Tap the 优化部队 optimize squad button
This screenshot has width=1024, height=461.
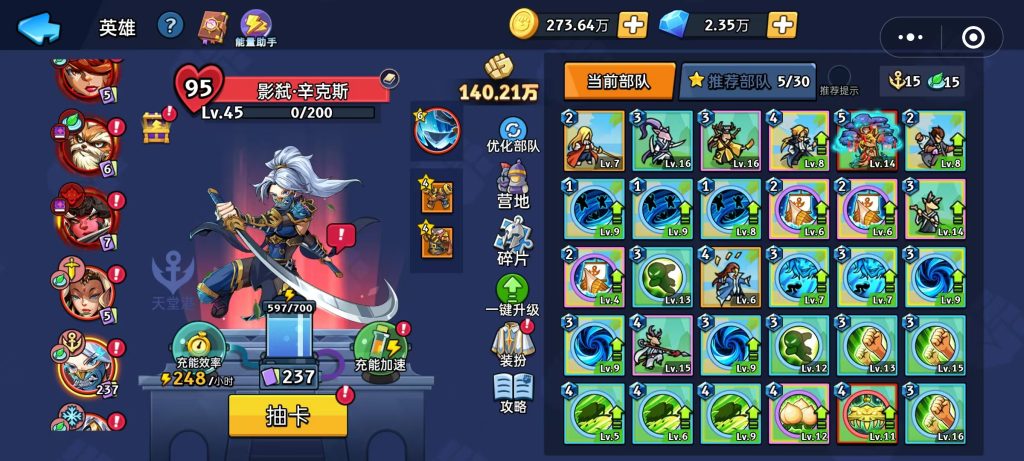click(x=513, y=135)
